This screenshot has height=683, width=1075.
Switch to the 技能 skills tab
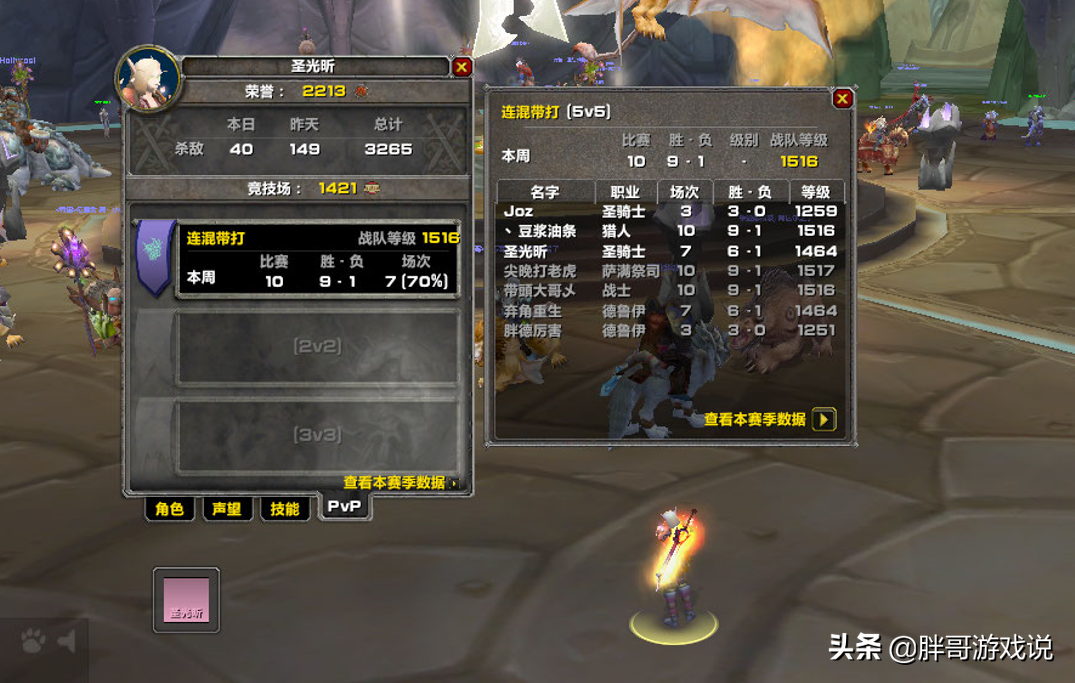click(x=285, y=509)
